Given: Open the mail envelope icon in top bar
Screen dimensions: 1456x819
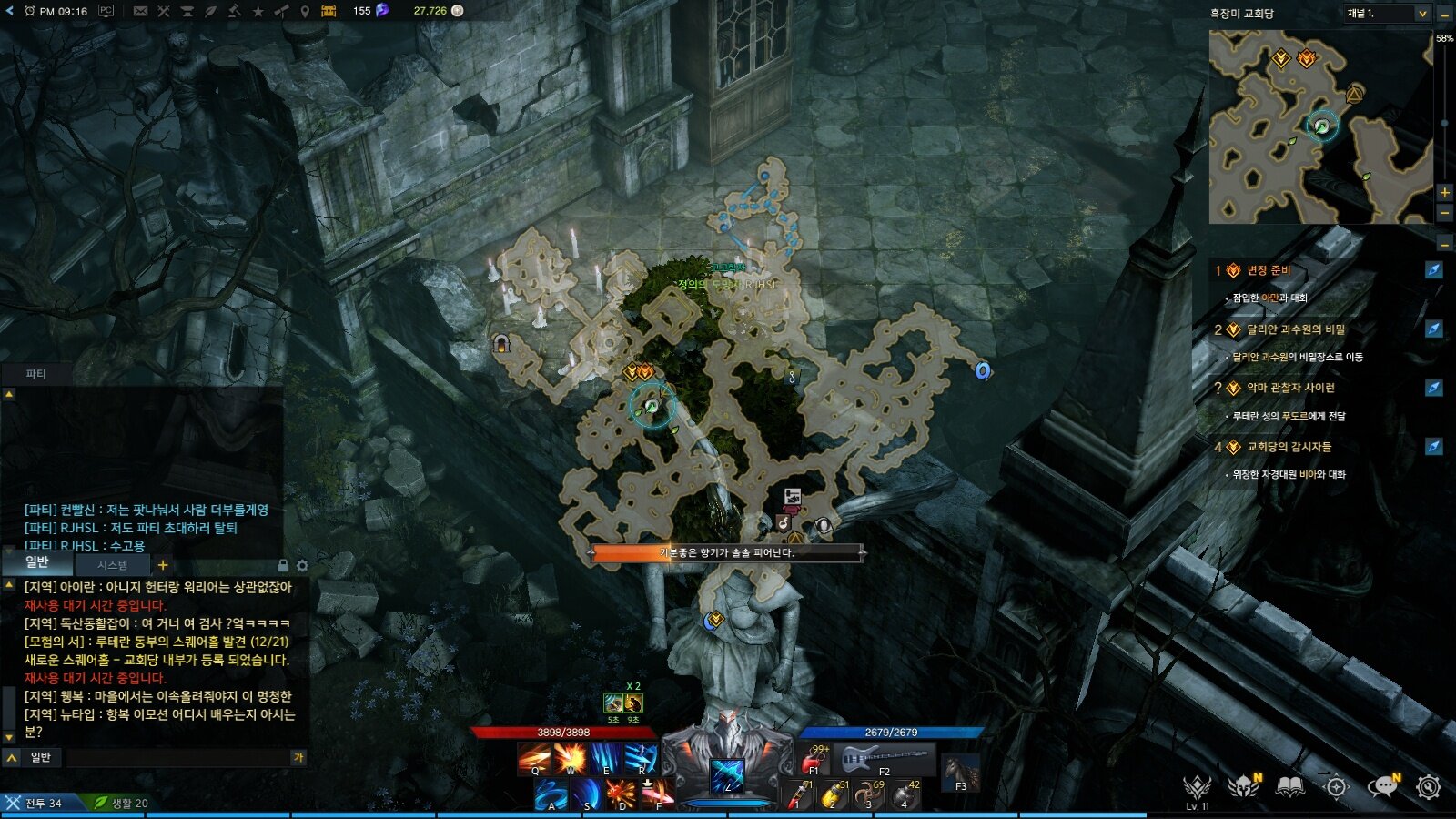Looking at the screenshot, I should click(x=140, y=12).
